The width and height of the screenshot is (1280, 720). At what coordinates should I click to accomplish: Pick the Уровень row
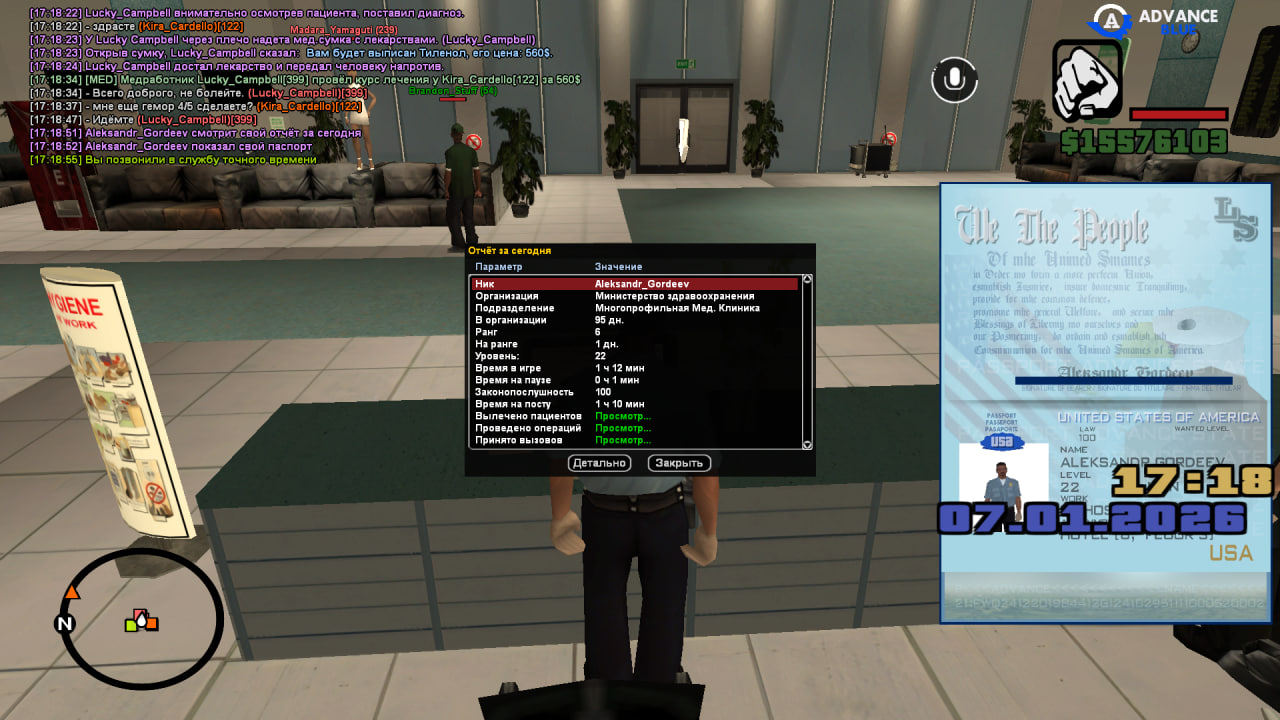tap(635, 356)
